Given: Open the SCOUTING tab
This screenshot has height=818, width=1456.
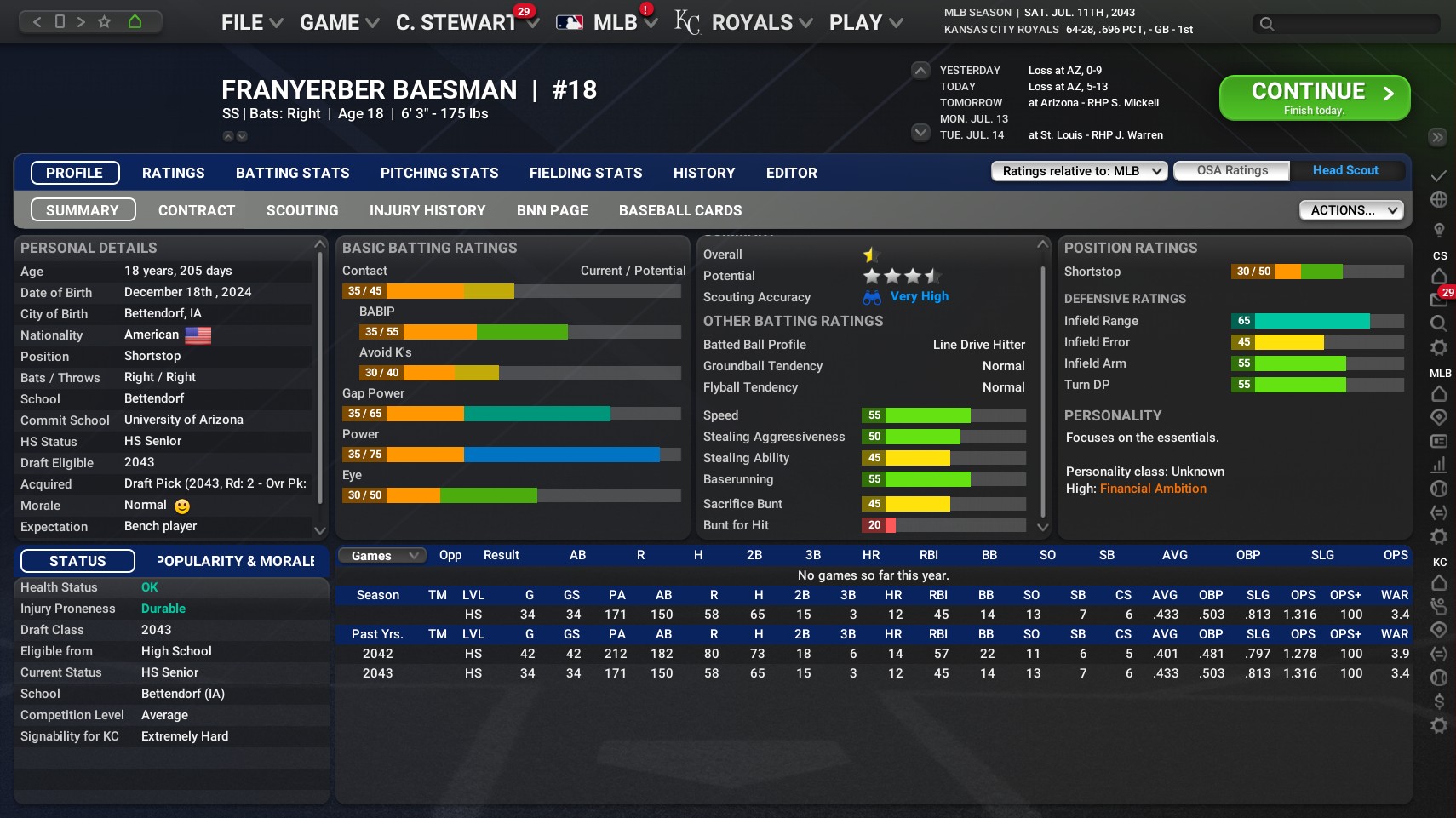Looking at the screenshot, I should point(302,210).
